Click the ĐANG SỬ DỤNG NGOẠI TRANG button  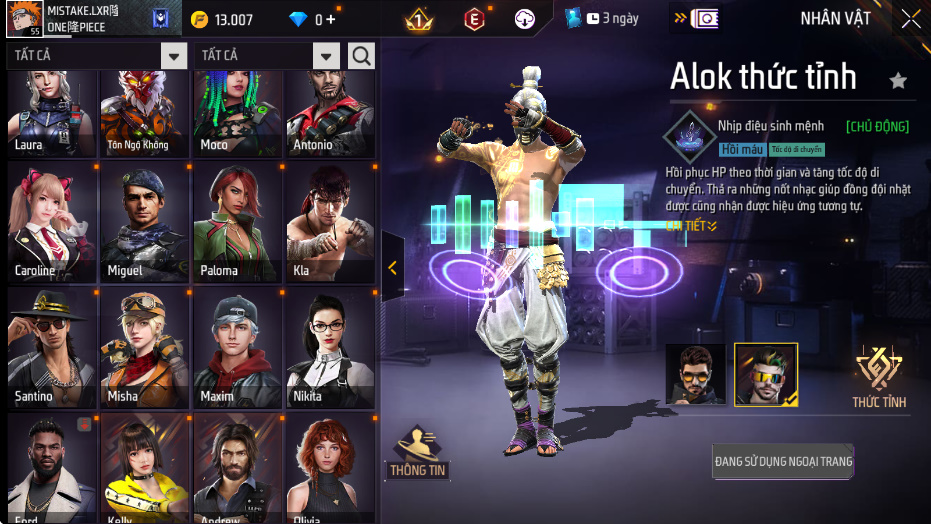pyautogui.click(x=783, y=462)
